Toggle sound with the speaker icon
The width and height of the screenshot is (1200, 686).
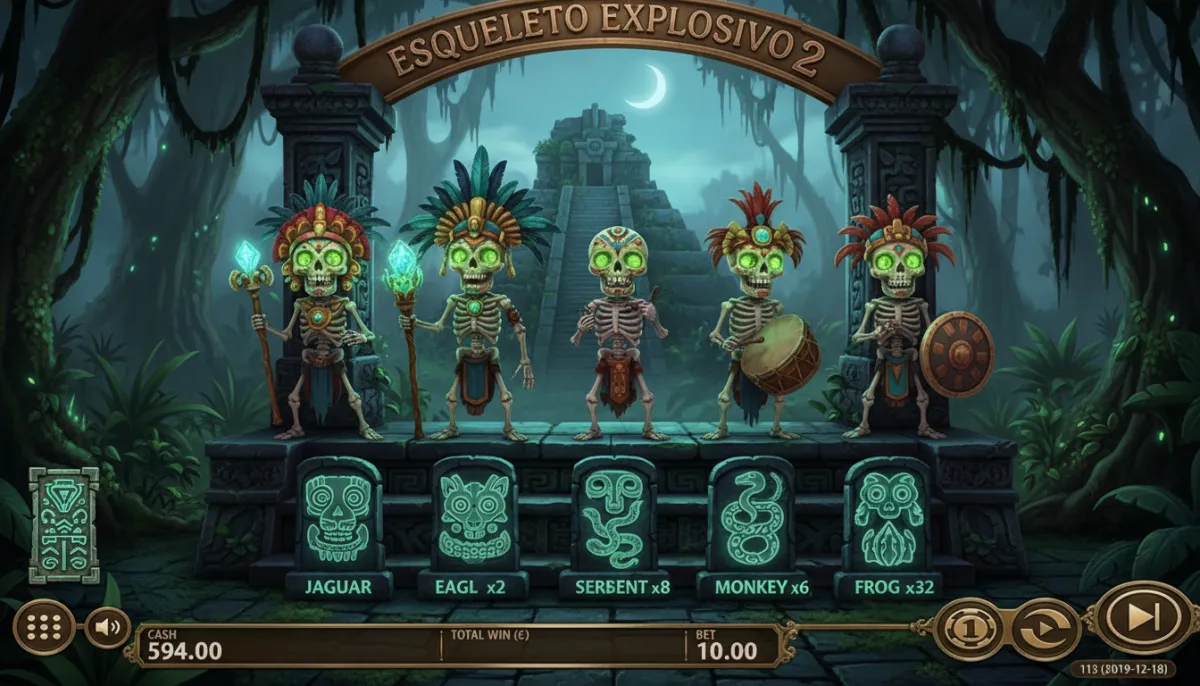point(107,628)
